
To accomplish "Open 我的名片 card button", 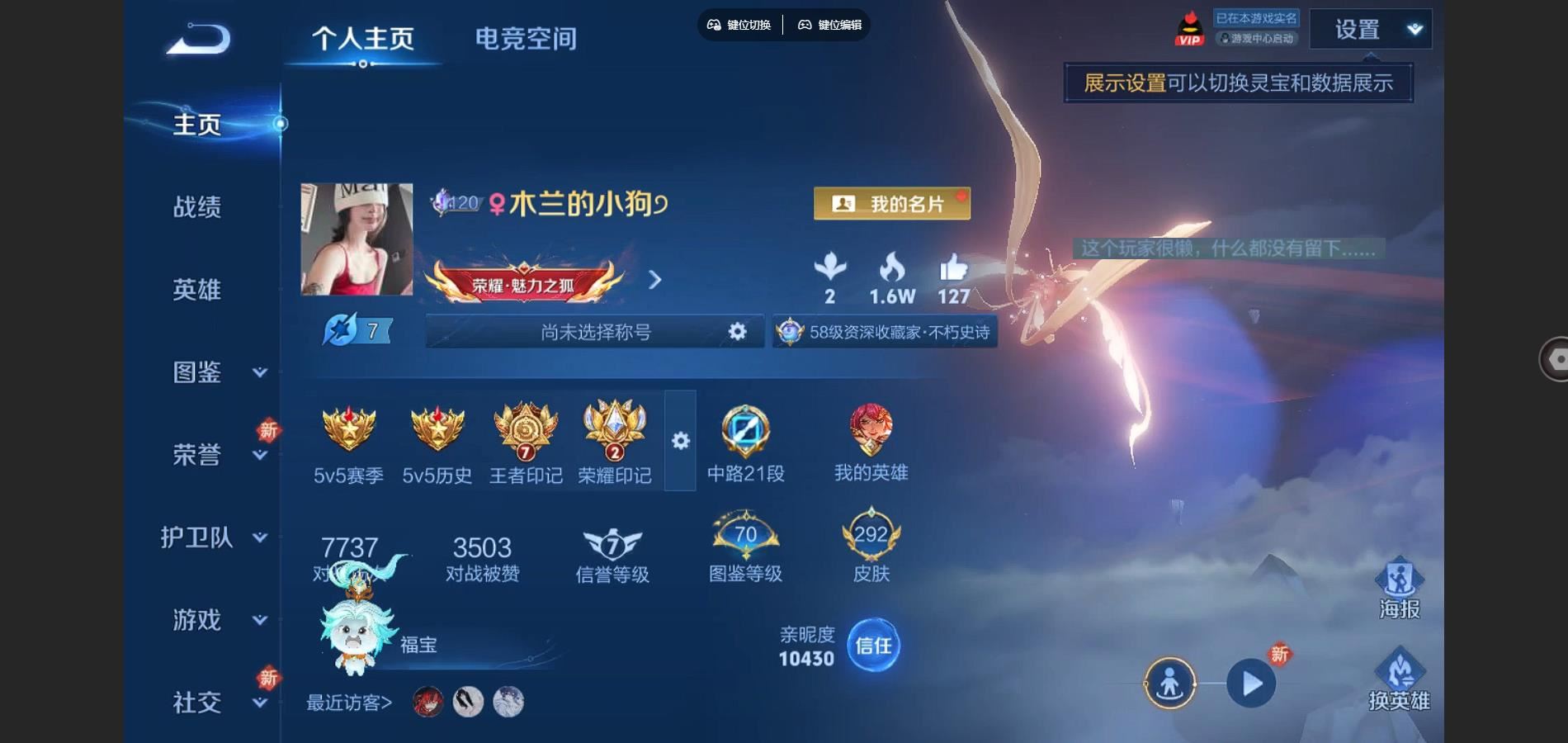I will tap(891, 203).
